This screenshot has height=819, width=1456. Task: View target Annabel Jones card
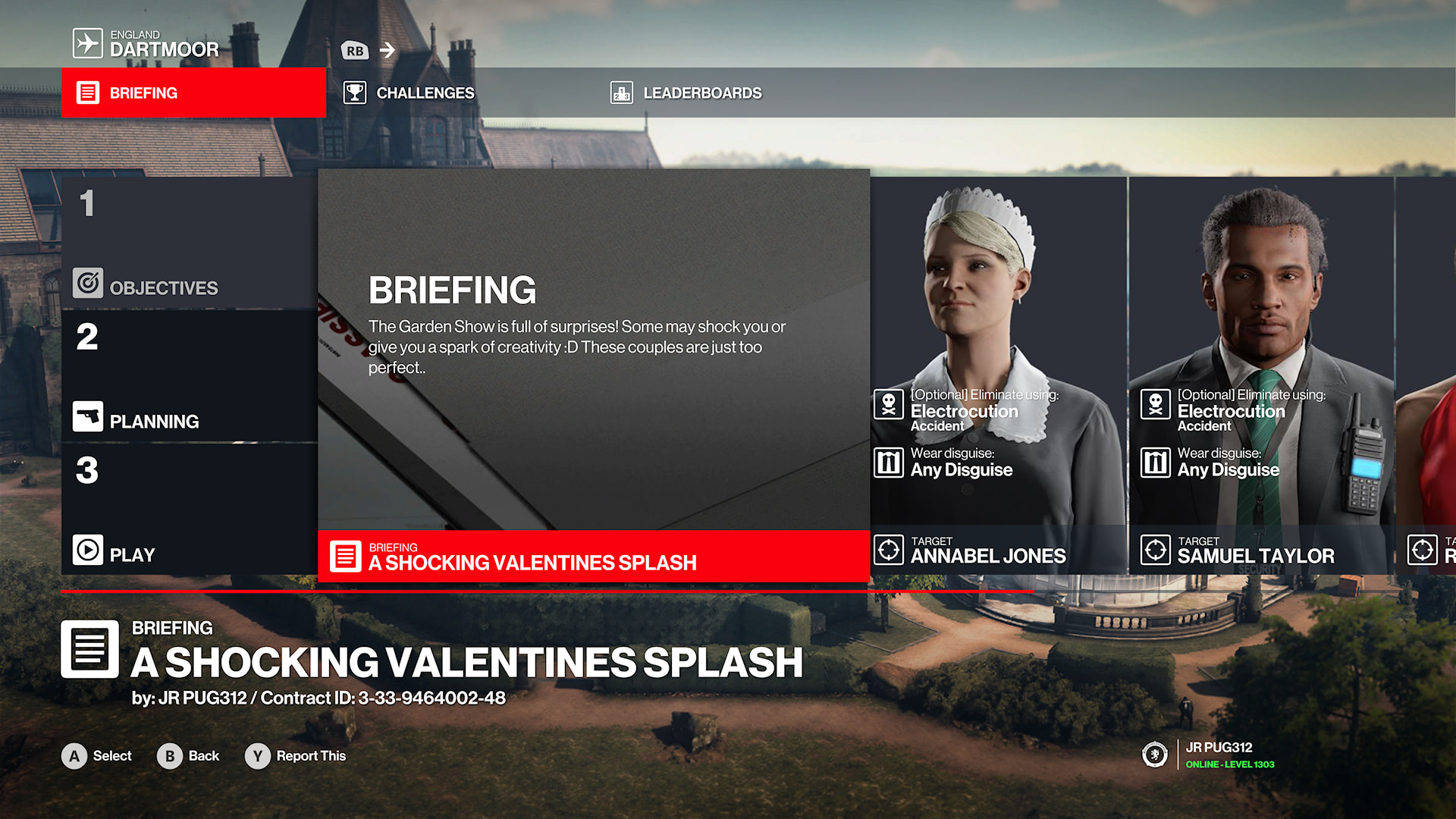pyautogui.click(x=998, y=375)
